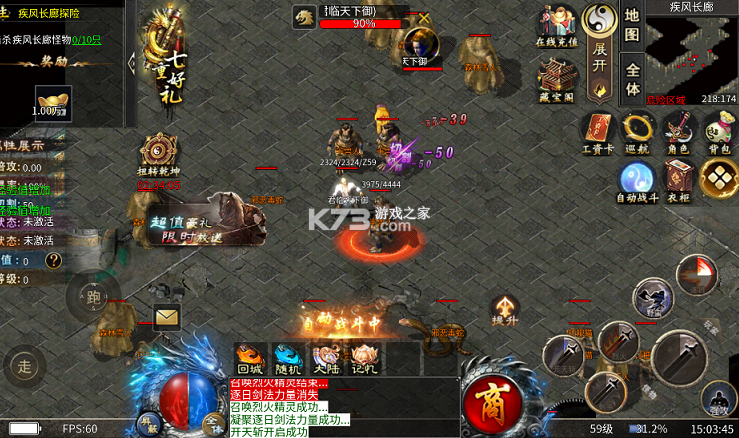Click the 提升 upgrade arrow icon
739x438 pixels.
point(505,309)
